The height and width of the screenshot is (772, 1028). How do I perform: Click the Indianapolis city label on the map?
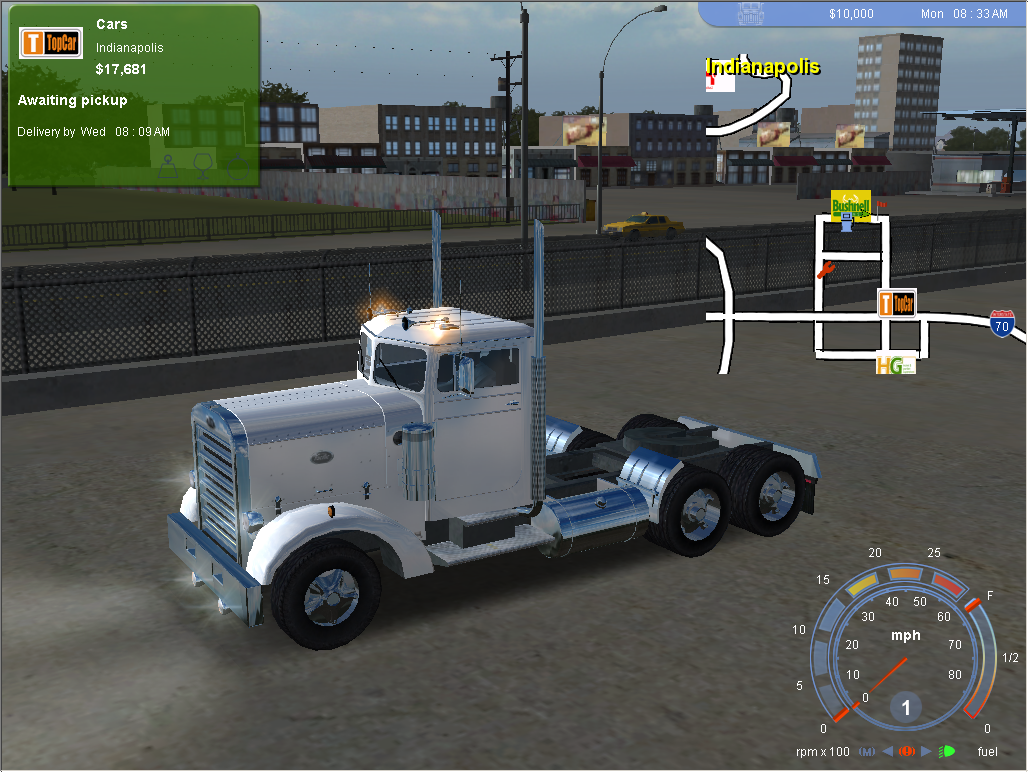coord(762,67)
